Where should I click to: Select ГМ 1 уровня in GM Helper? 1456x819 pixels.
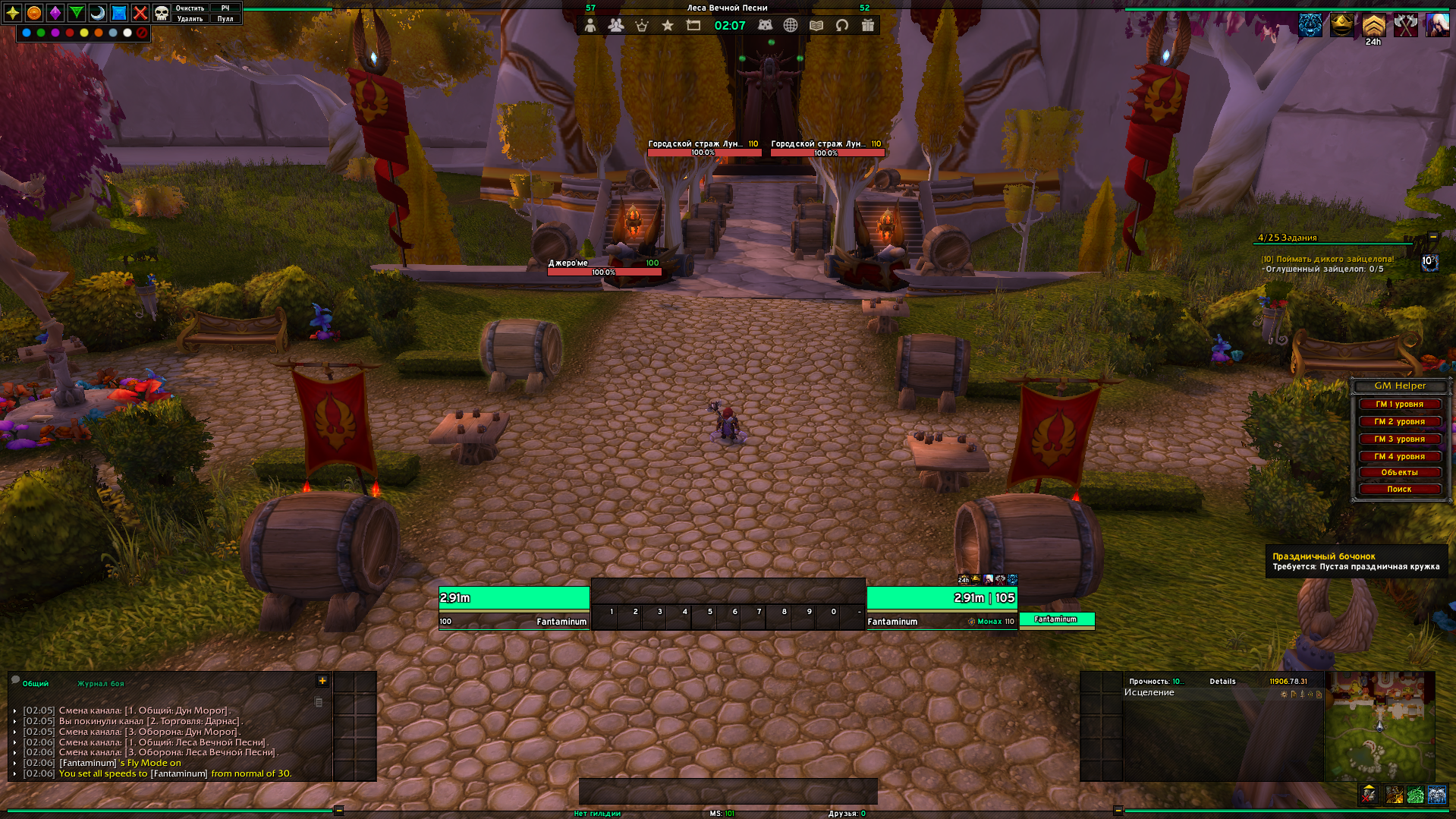point(1399,405)
